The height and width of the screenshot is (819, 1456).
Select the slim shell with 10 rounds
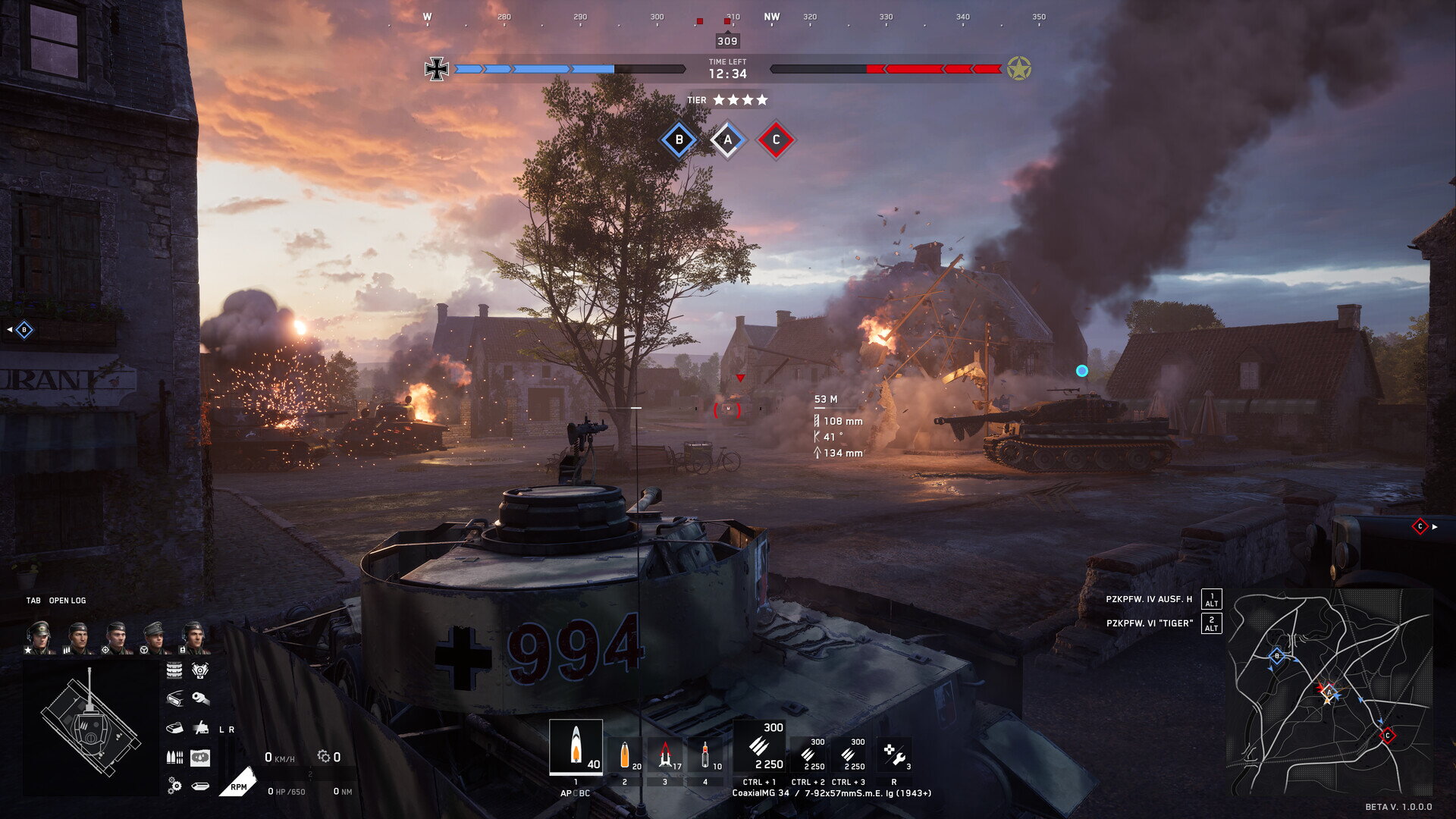coord(706,755)
